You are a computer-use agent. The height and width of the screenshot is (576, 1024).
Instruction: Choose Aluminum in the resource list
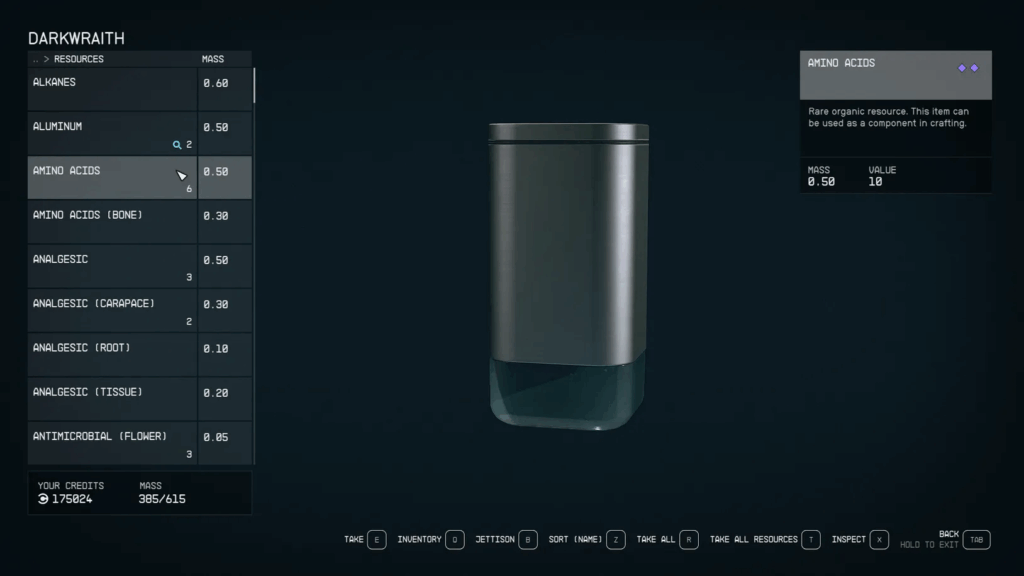pos(112,133)
